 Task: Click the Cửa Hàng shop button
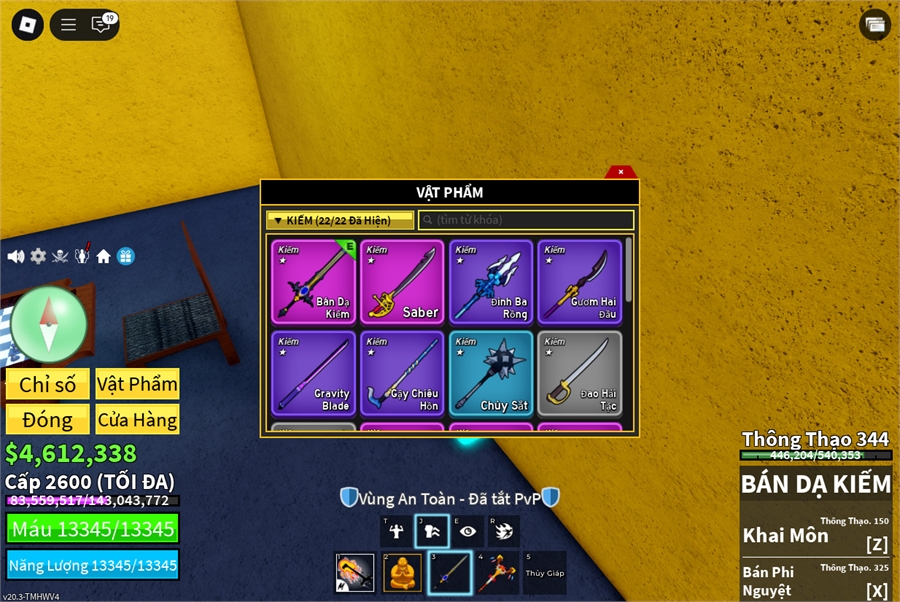click(x=137, y=420)
